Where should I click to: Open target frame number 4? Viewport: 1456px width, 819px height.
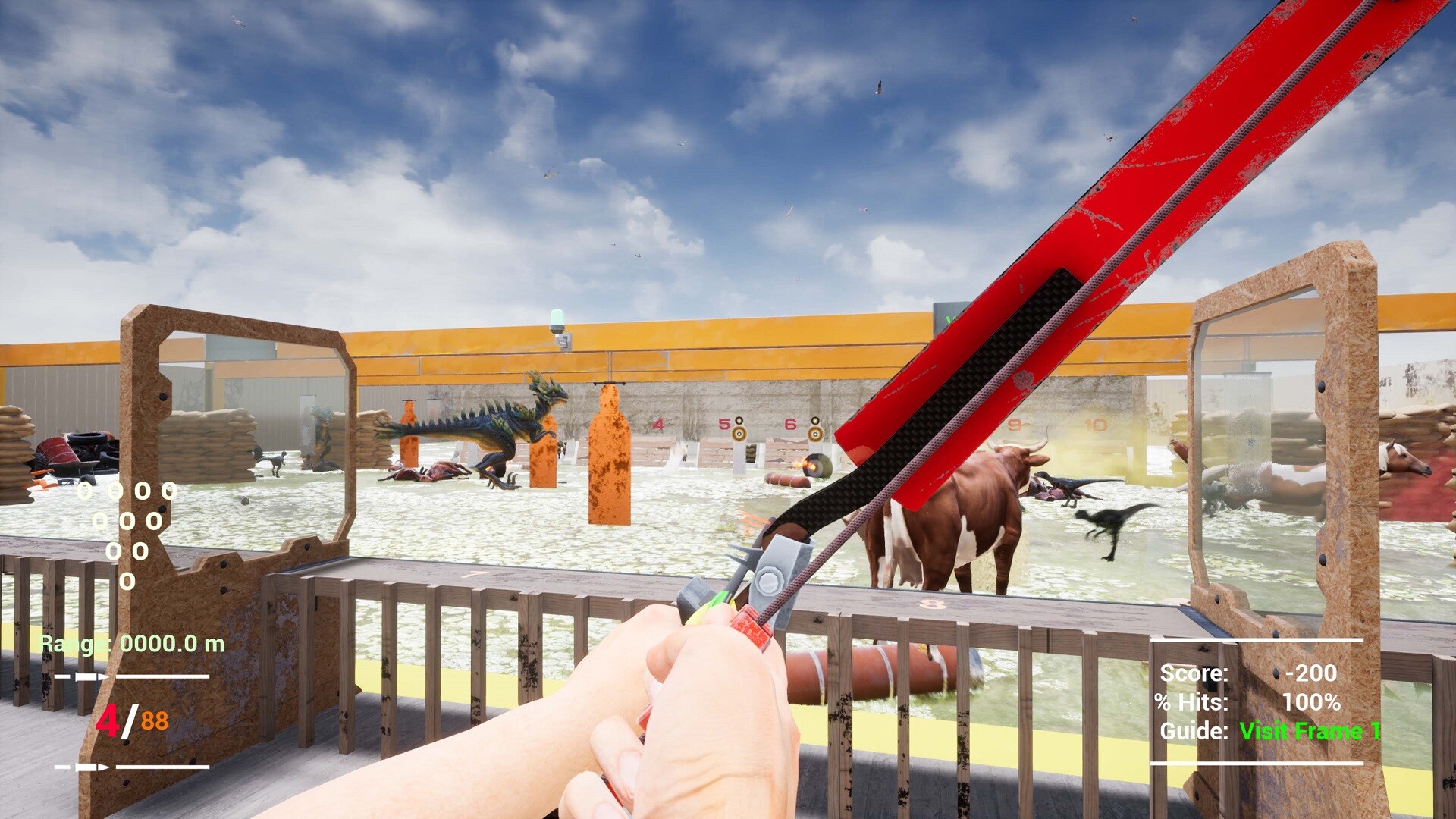(658, 423)
